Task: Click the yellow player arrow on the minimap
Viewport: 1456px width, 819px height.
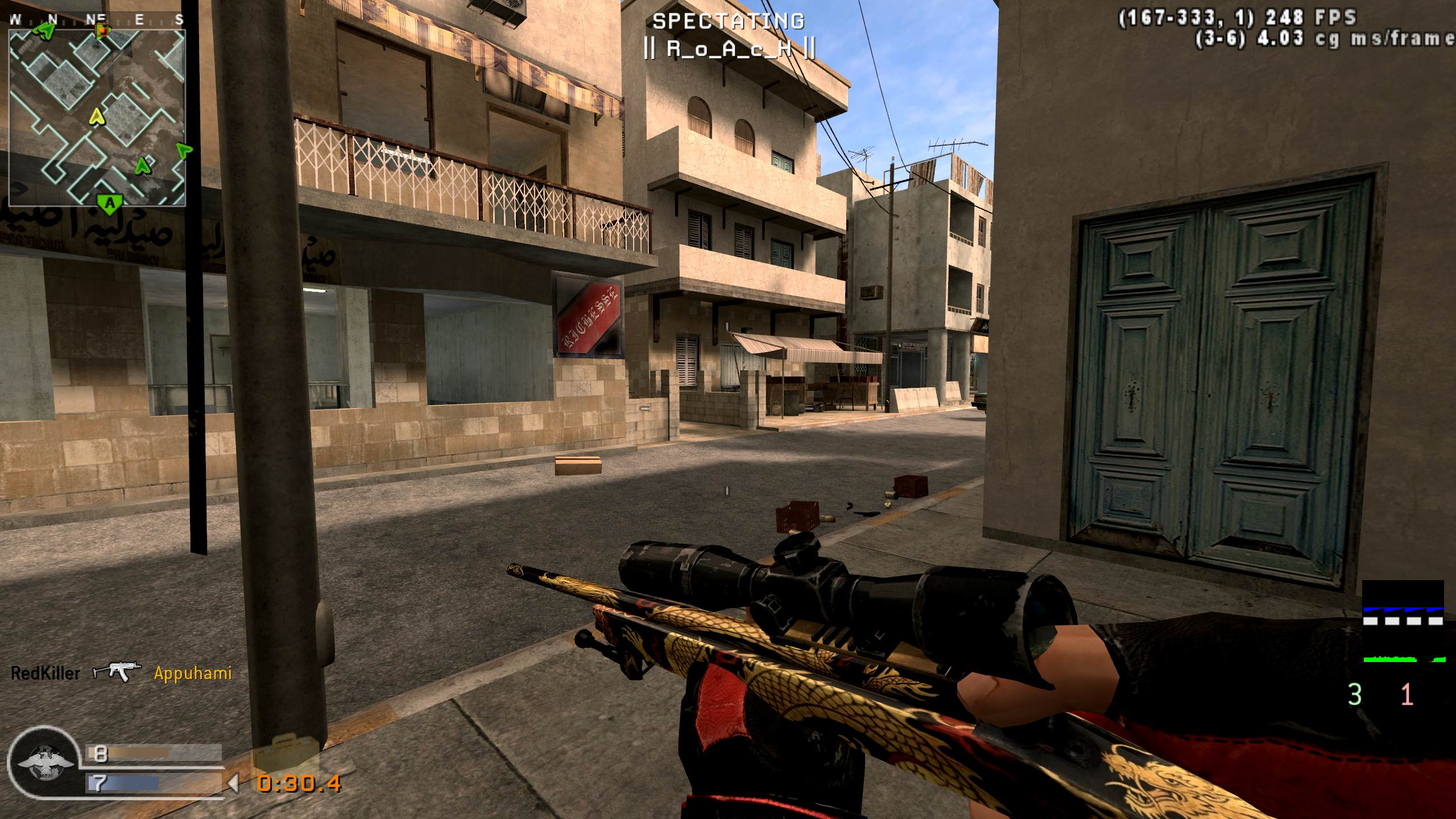Action: [98, 117]
